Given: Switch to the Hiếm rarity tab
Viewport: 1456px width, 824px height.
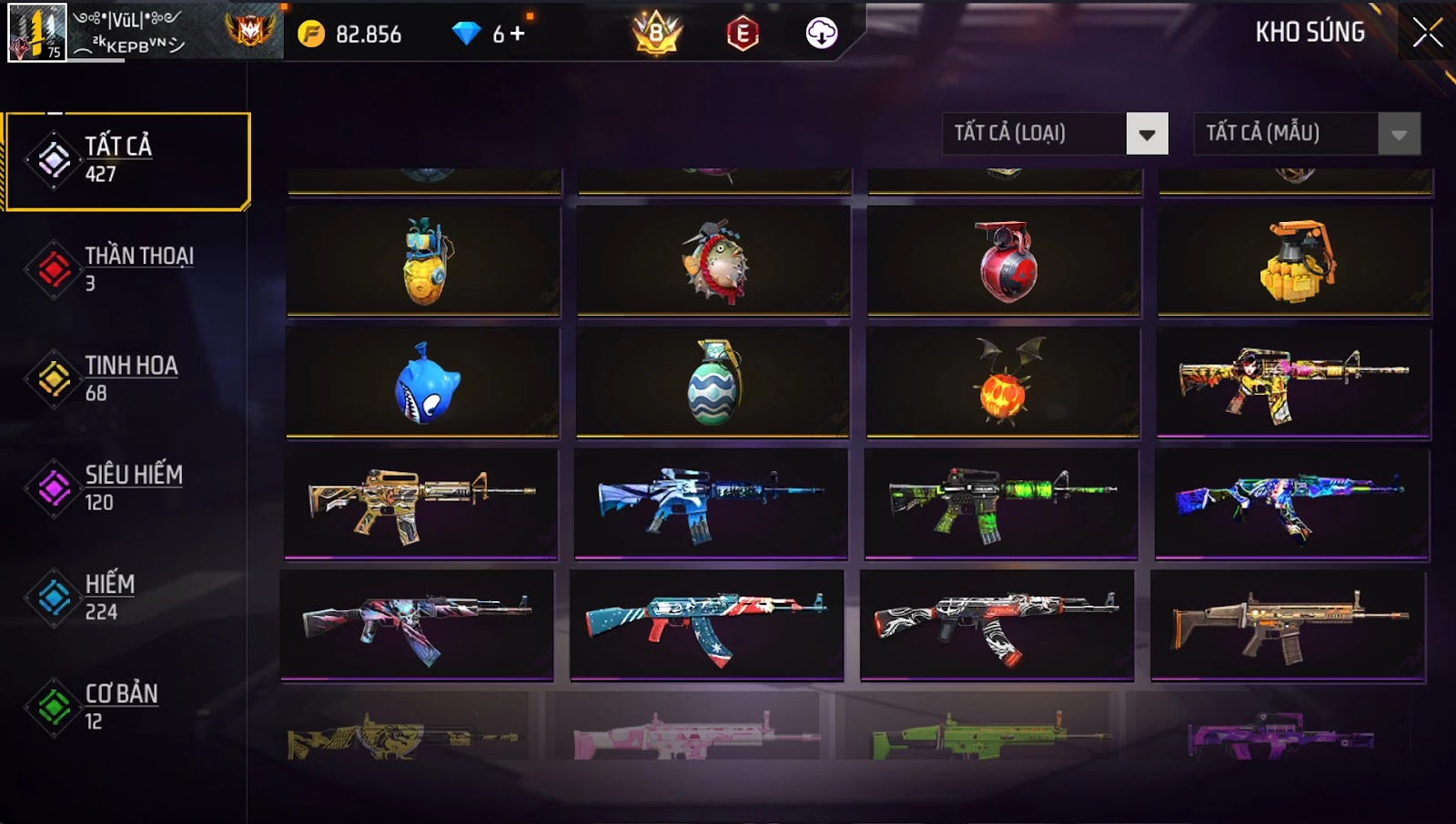Looking at the screenshot, I should tap(127, 597).
